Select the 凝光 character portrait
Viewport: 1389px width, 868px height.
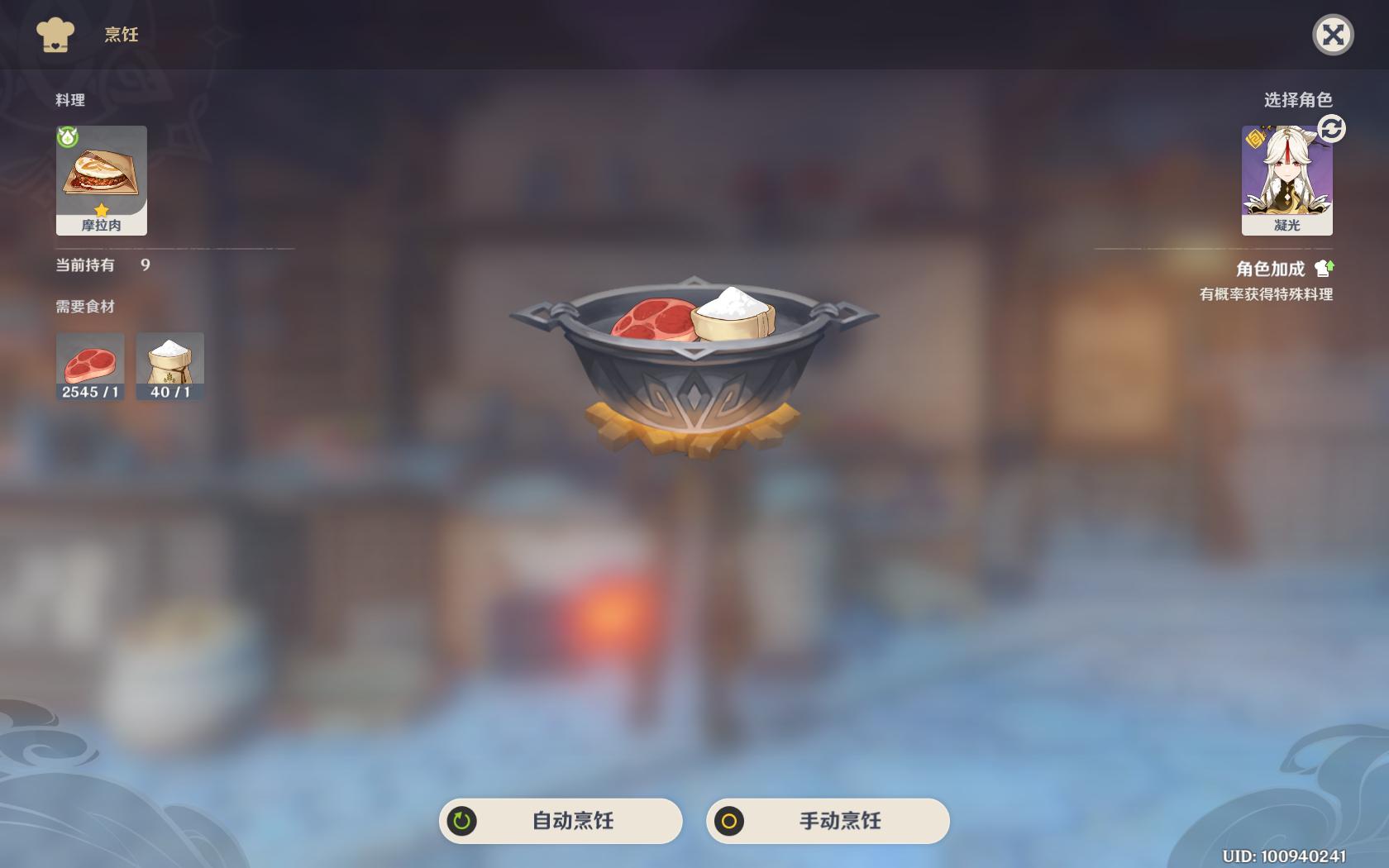click(1286, 175)
